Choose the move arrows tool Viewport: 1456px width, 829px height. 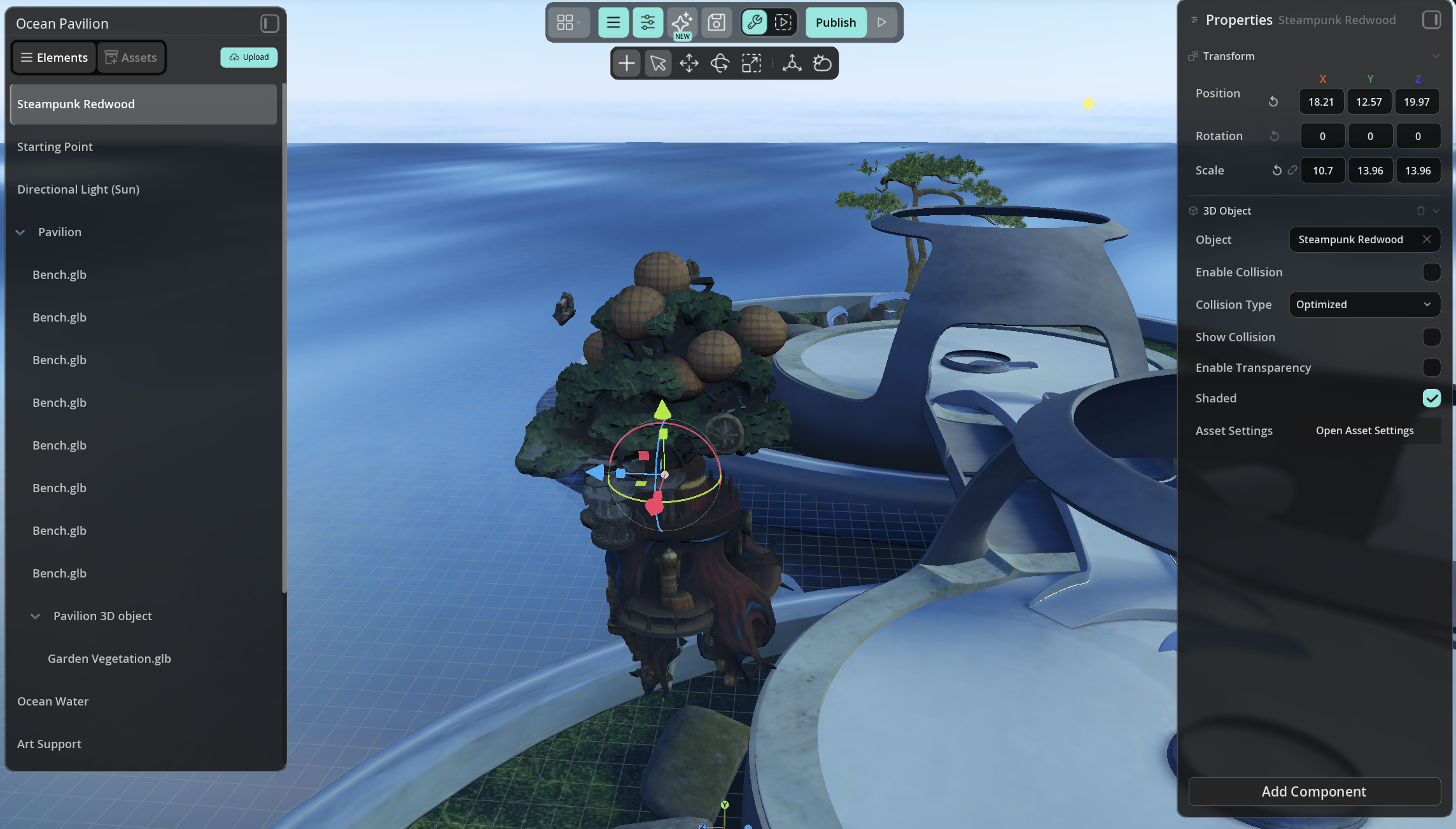tap(689, 63)
